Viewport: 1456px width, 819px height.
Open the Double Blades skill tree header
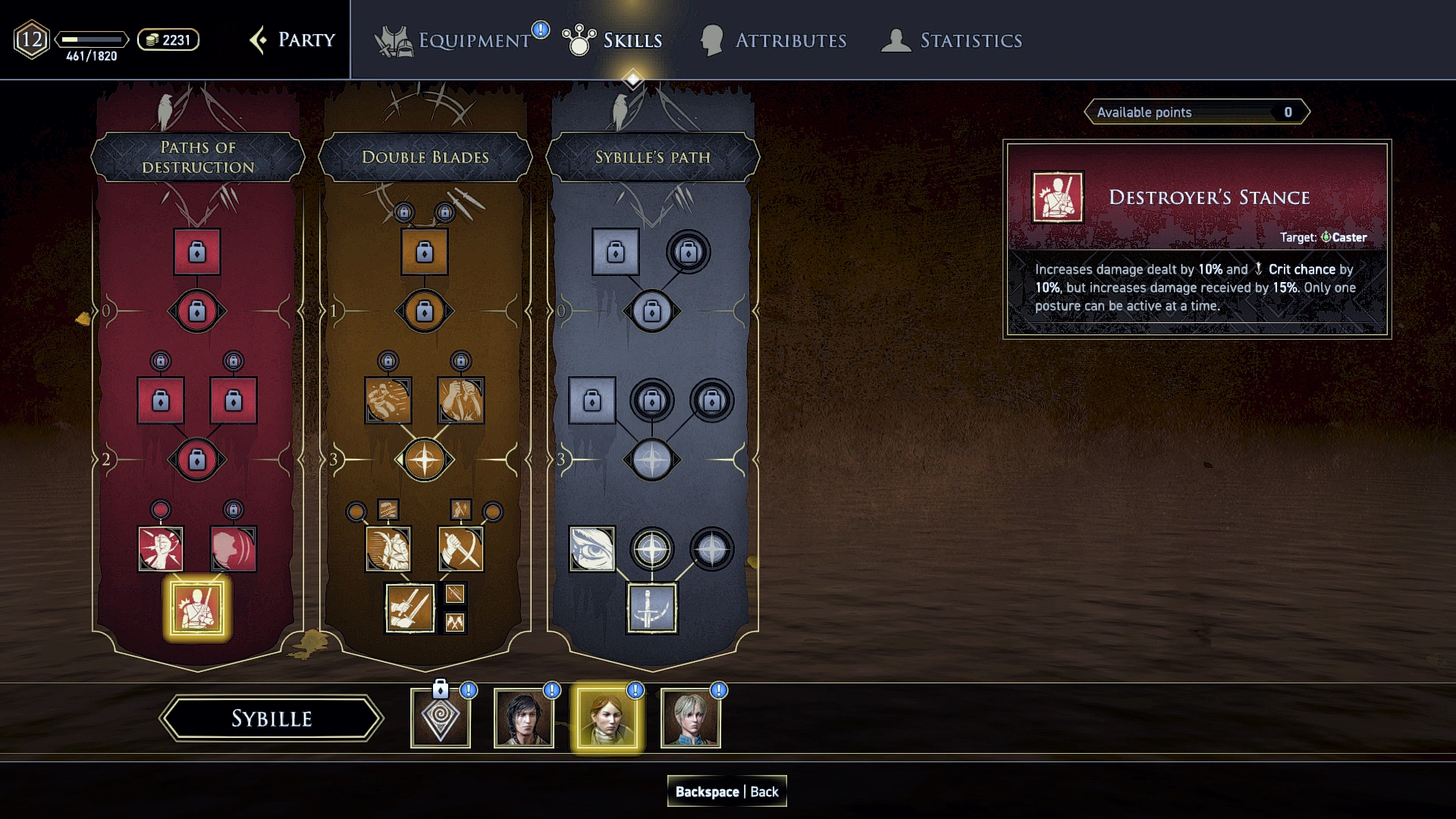(x=425, y=157)
